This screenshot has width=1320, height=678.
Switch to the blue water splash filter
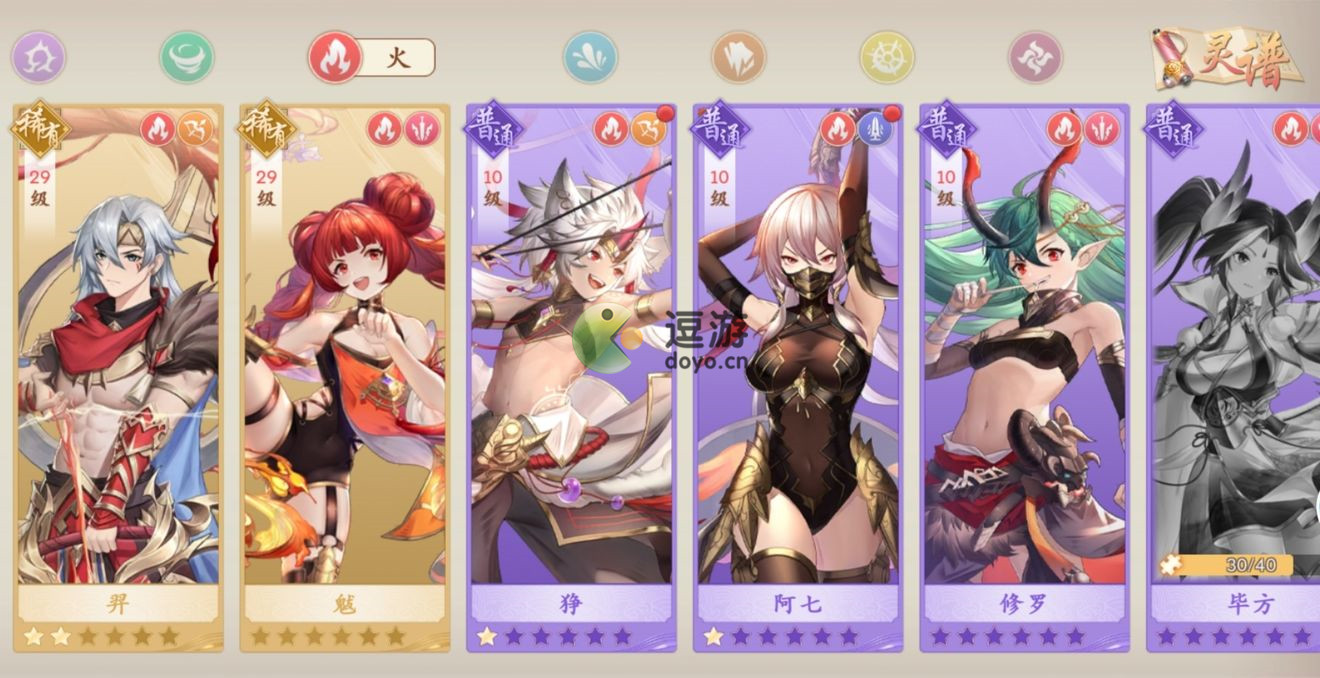coord(590,57)
